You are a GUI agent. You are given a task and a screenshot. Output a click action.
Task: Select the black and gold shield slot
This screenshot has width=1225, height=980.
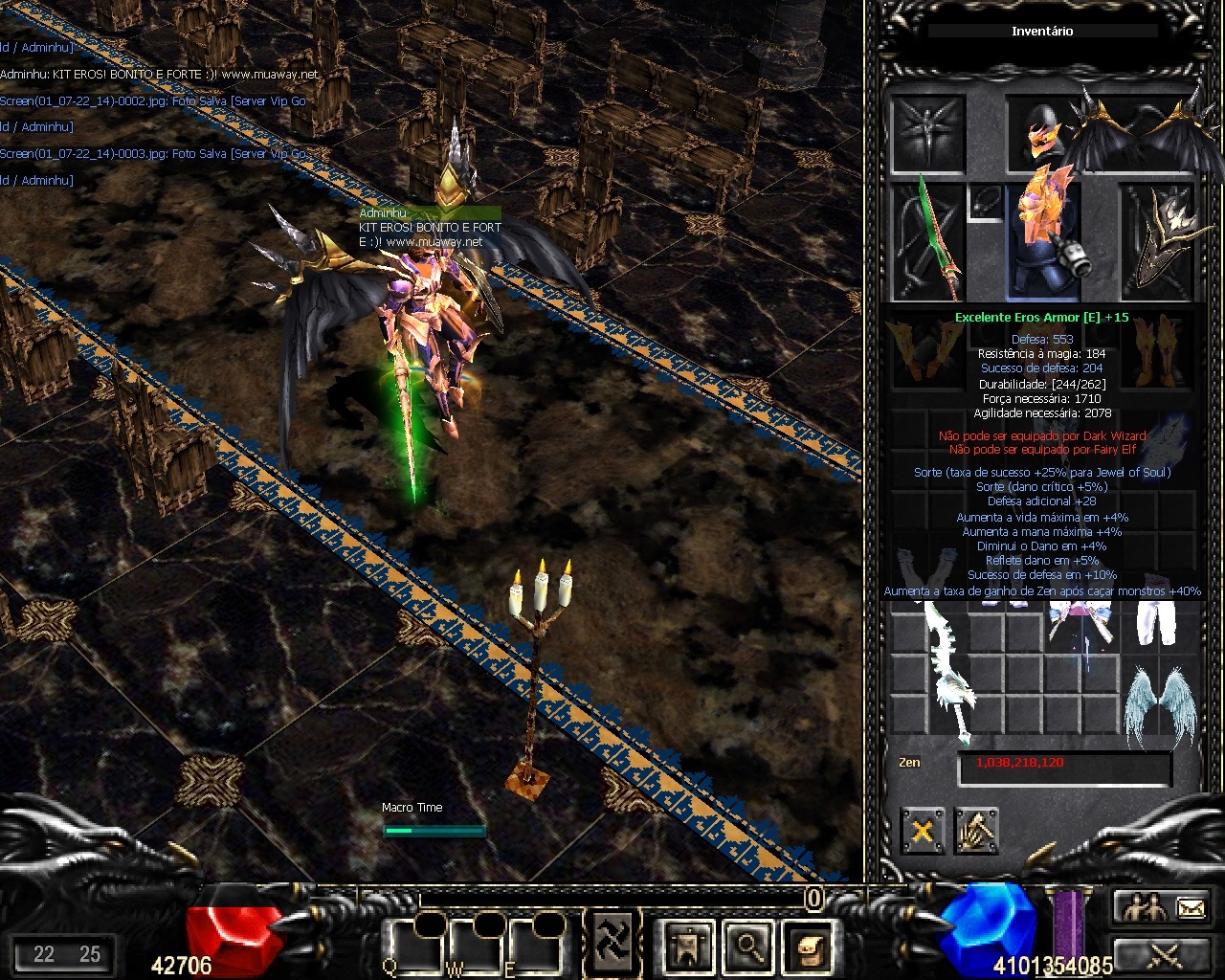(1158, 241)
